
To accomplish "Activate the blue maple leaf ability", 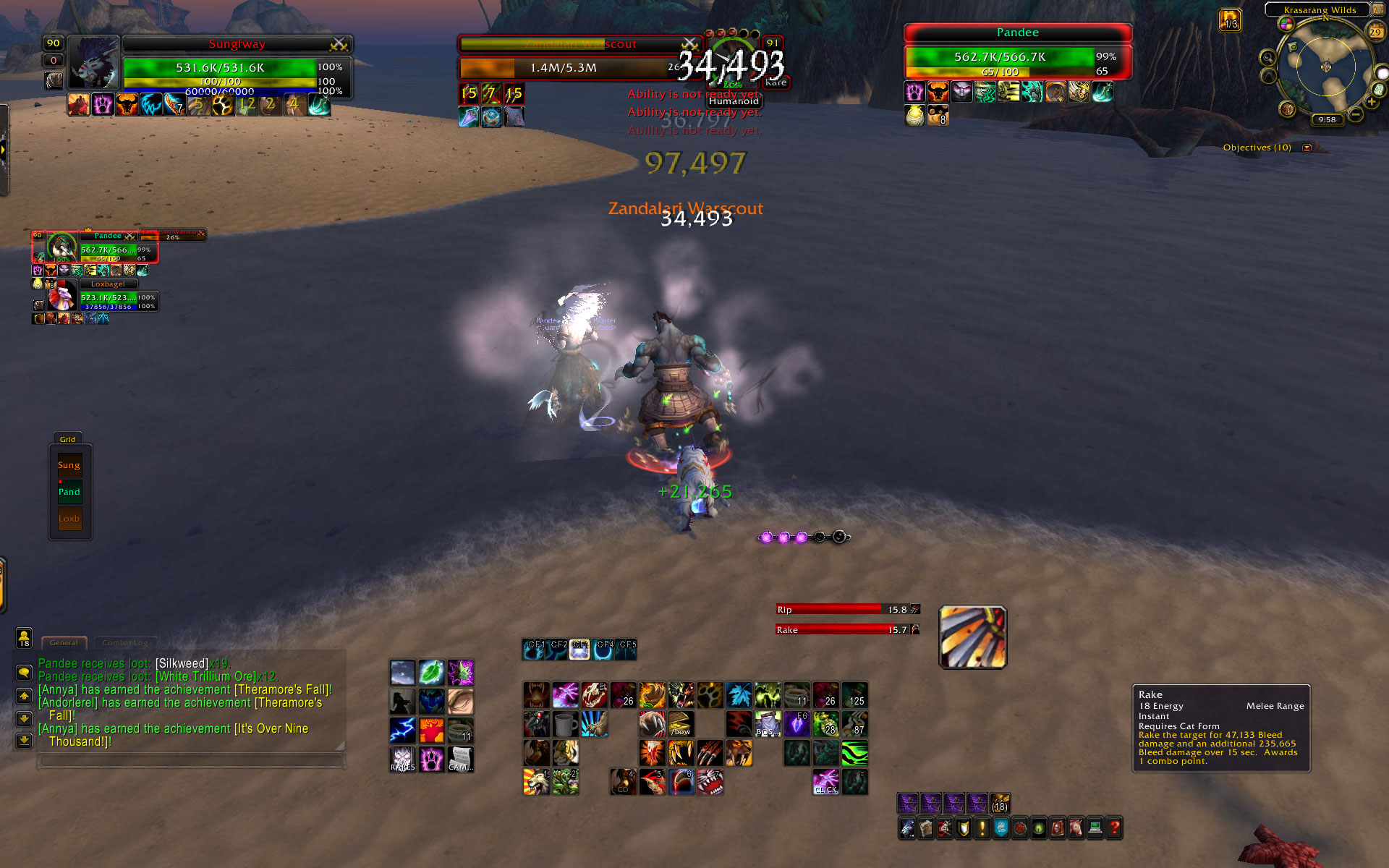I will (739, 695).
